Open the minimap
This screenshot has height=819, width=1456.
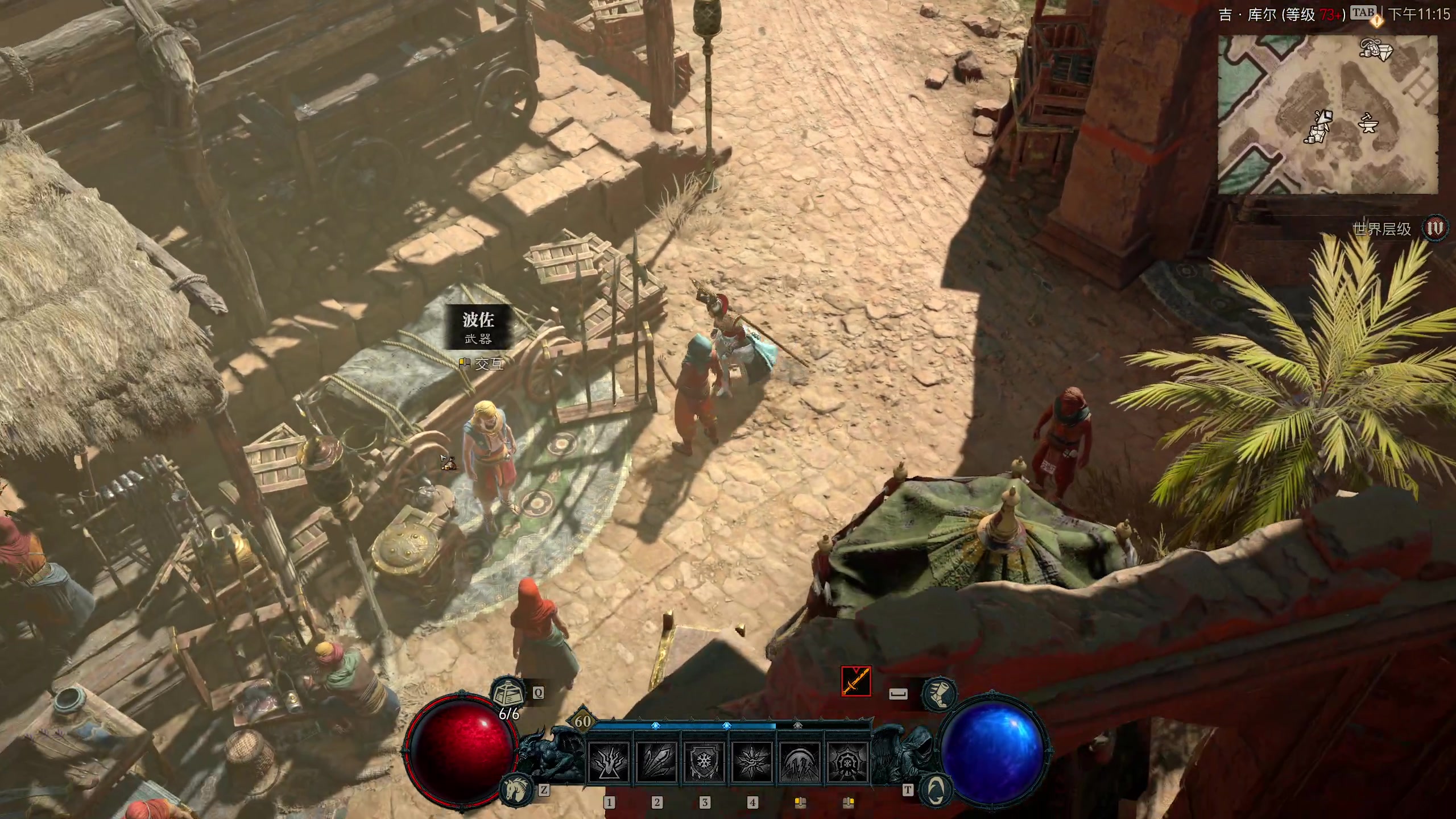(x=1327, y=114)
